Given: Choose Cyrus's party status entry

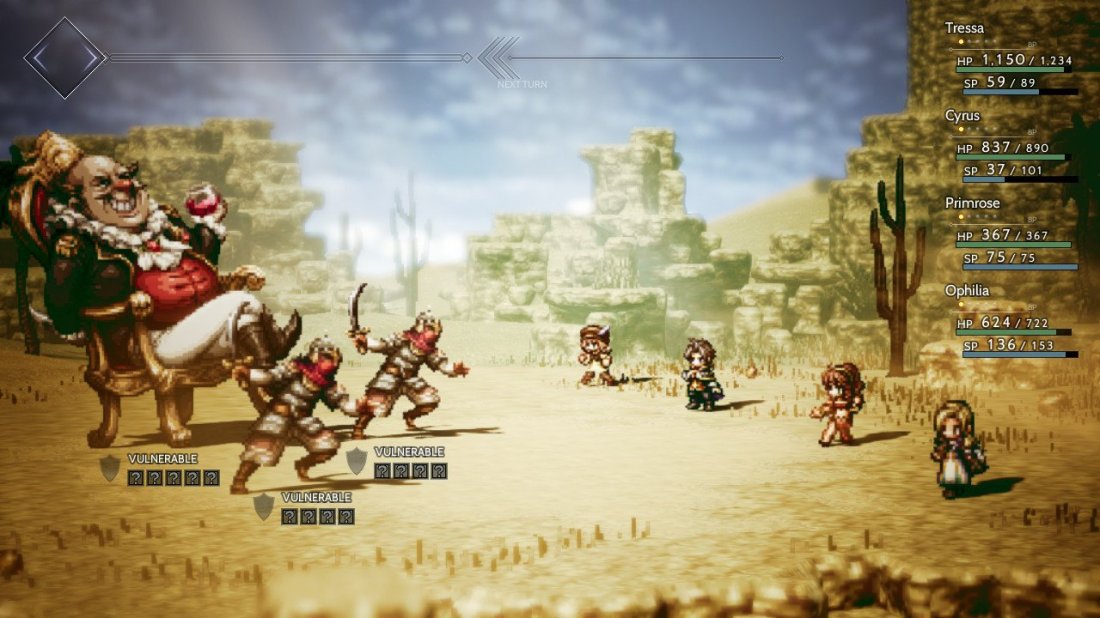Looking at the screenshot, I should [963, 116].
